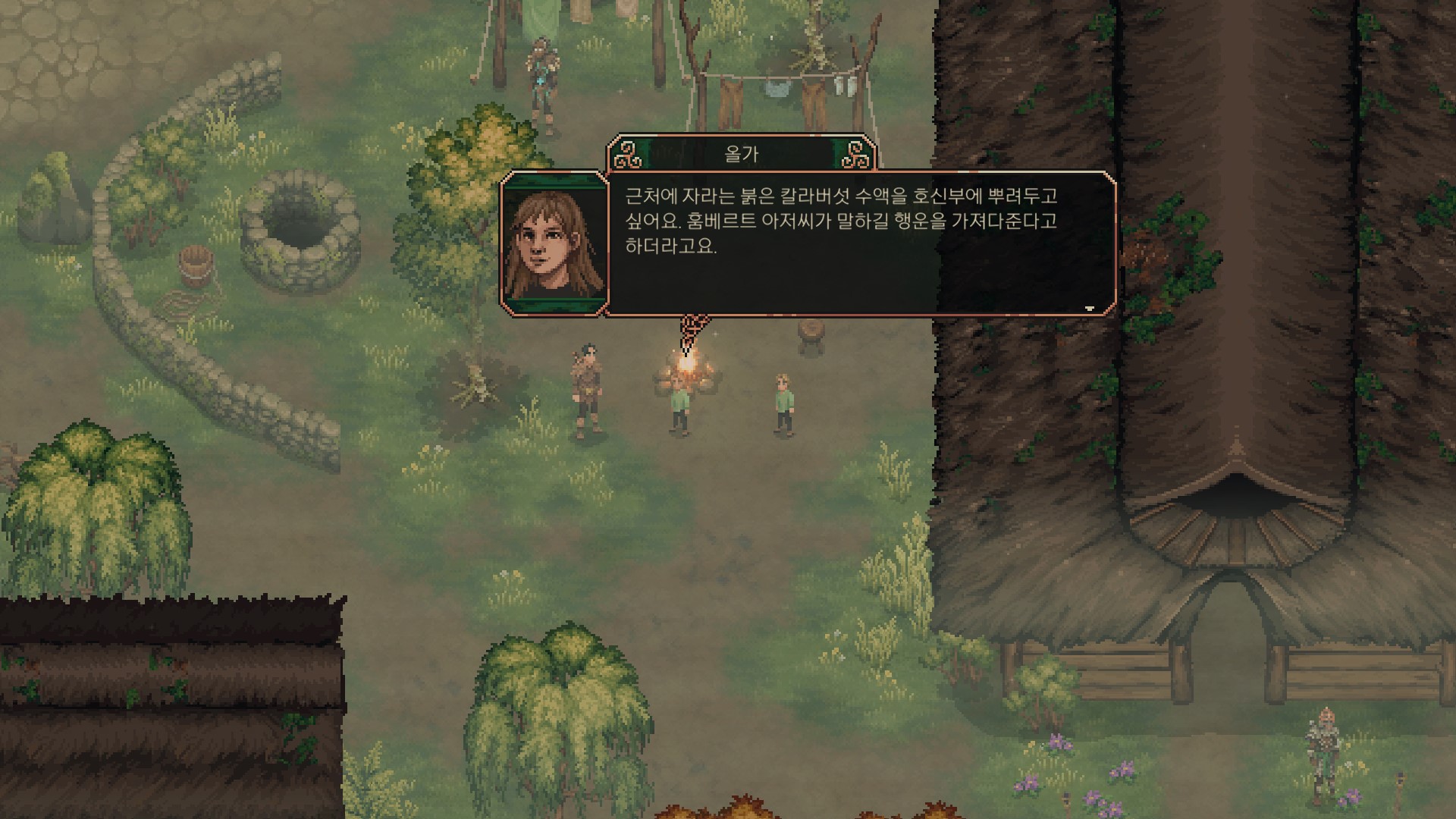Advance dialogue with the small continue arrow

[1090, 308]
